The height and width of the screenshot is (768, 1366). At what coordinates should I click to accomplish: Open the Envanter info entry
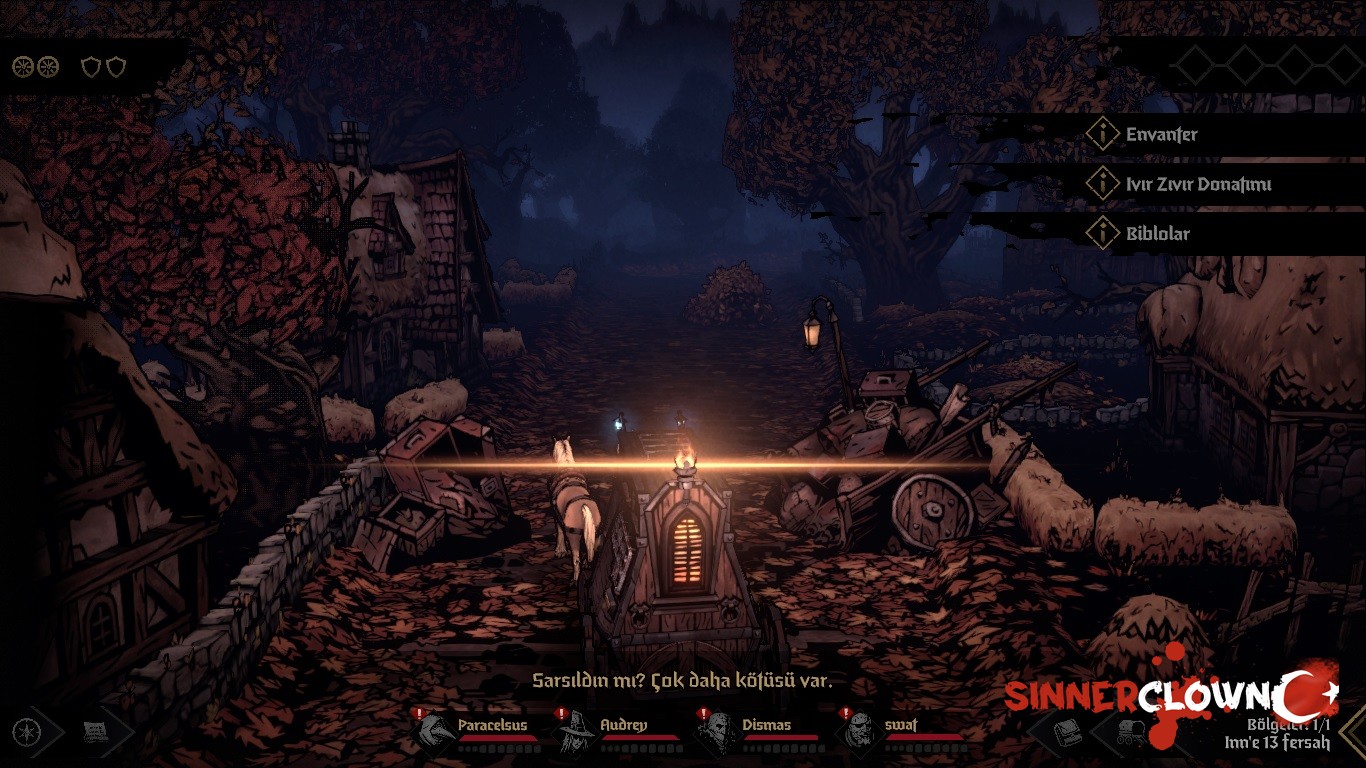point(1160,134)
